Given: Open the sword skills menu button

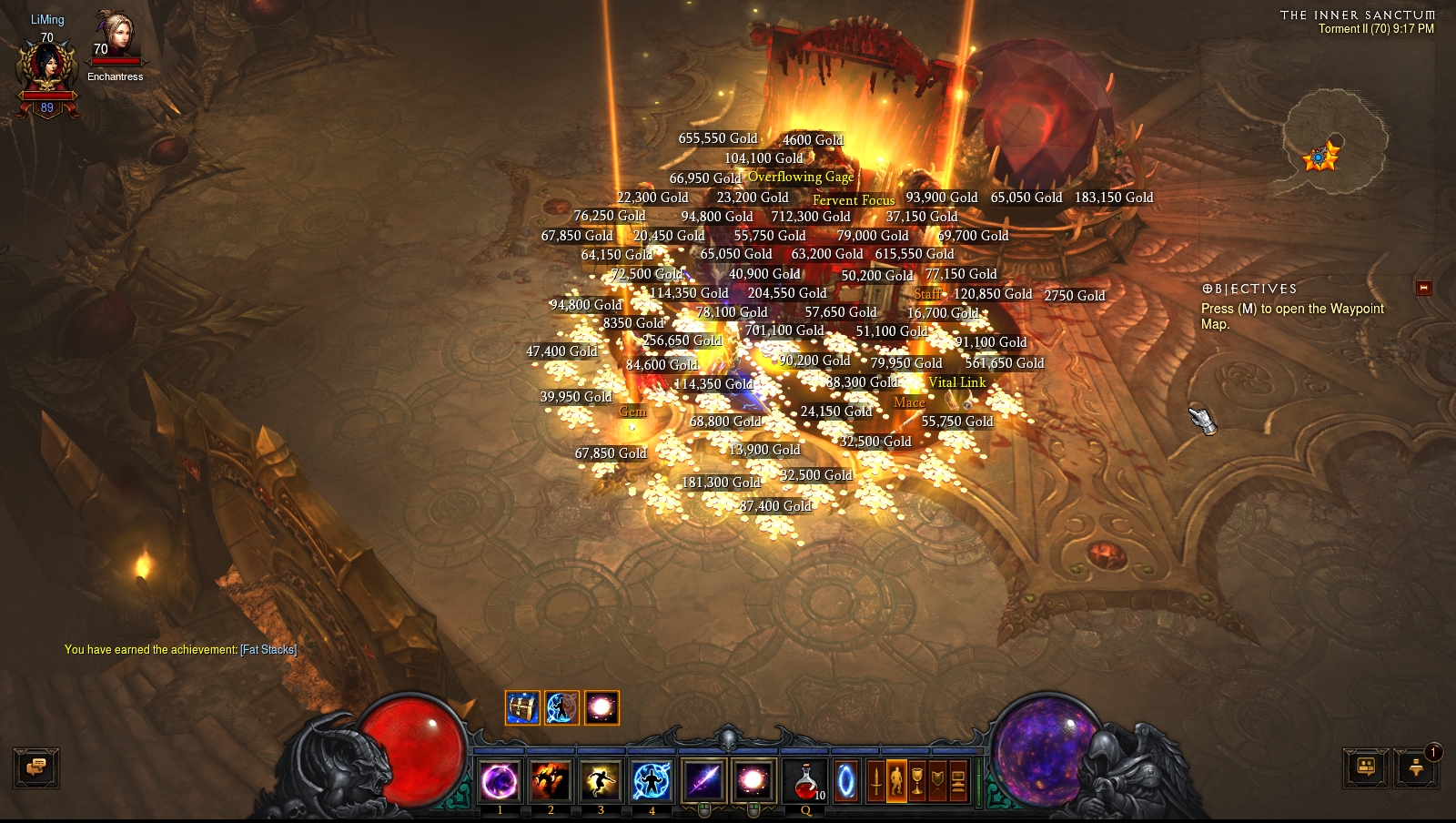Looking at the screenshot, I should point(875,781).
